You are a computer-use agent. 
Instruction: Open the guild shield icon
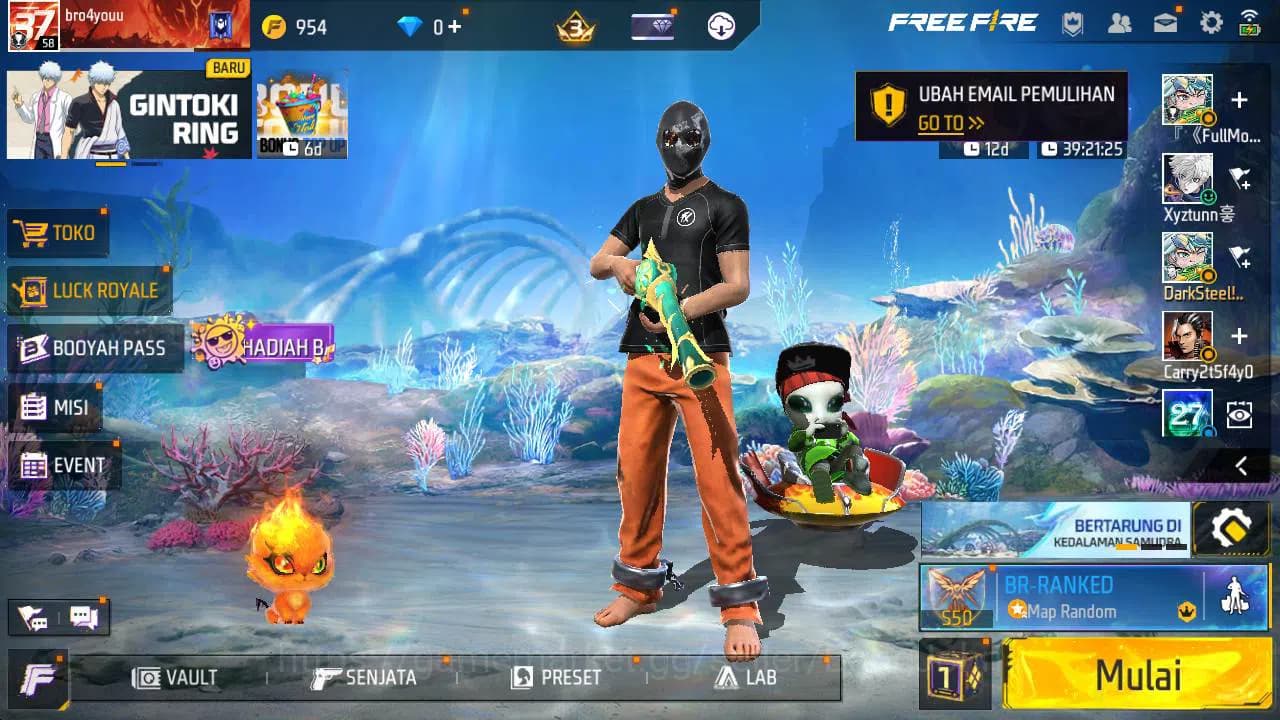coord(1073,22)
